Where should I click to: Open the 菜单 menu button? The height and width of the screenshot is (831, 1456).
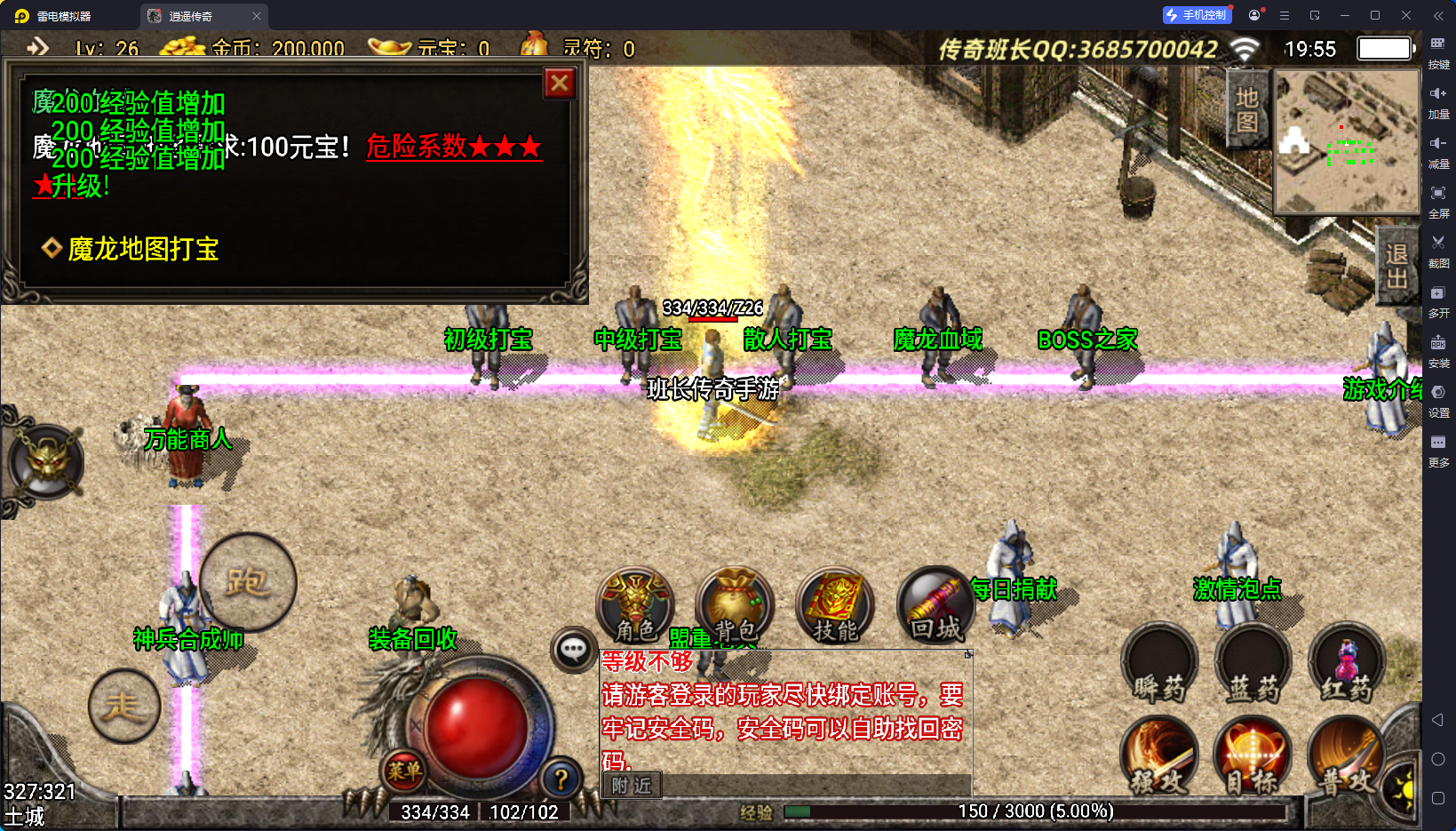click(x=404, y=771)
